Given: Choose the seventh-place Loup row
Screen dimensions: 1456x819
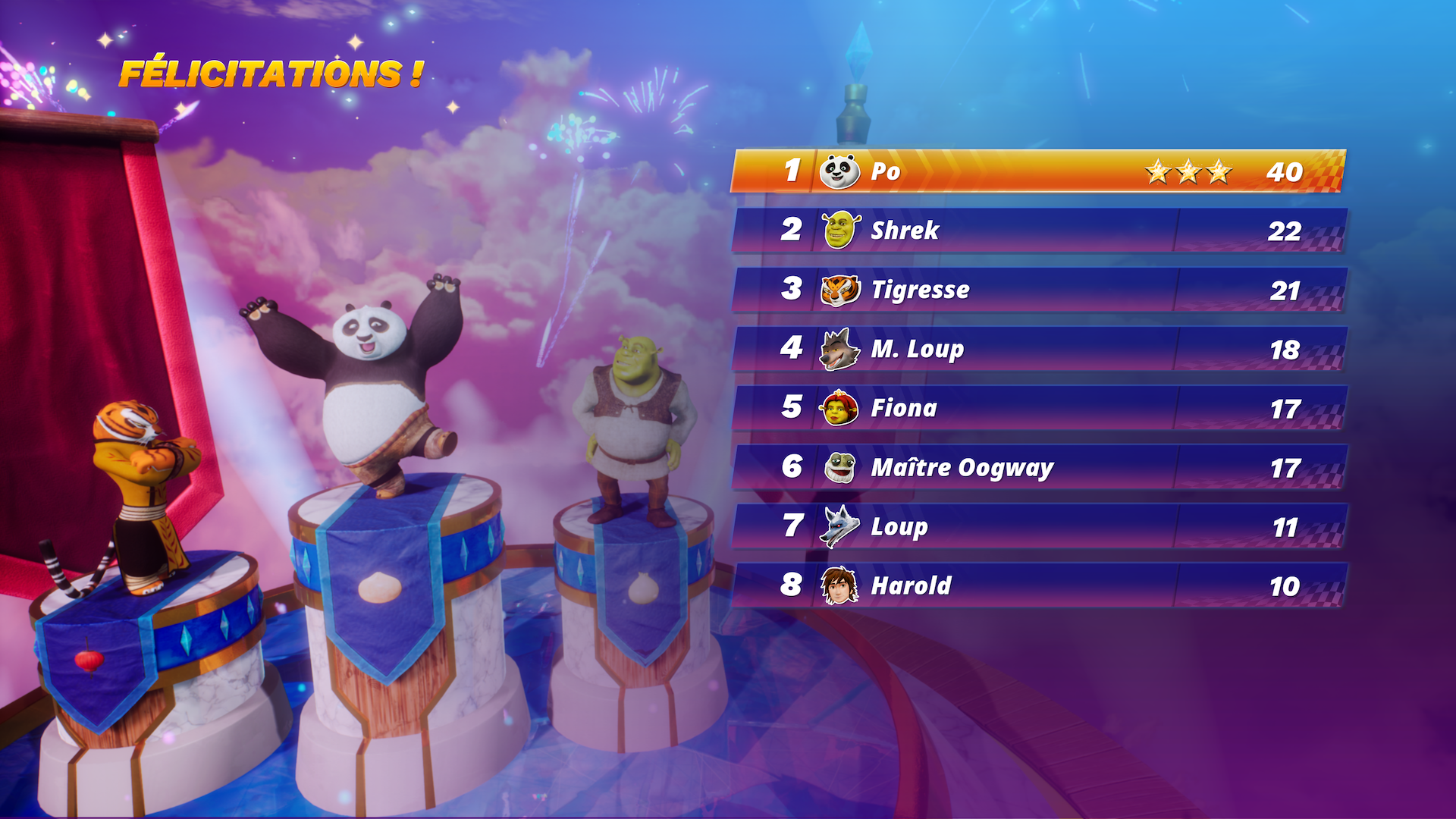Looking at the screenshot, I should pos(1037,526).
